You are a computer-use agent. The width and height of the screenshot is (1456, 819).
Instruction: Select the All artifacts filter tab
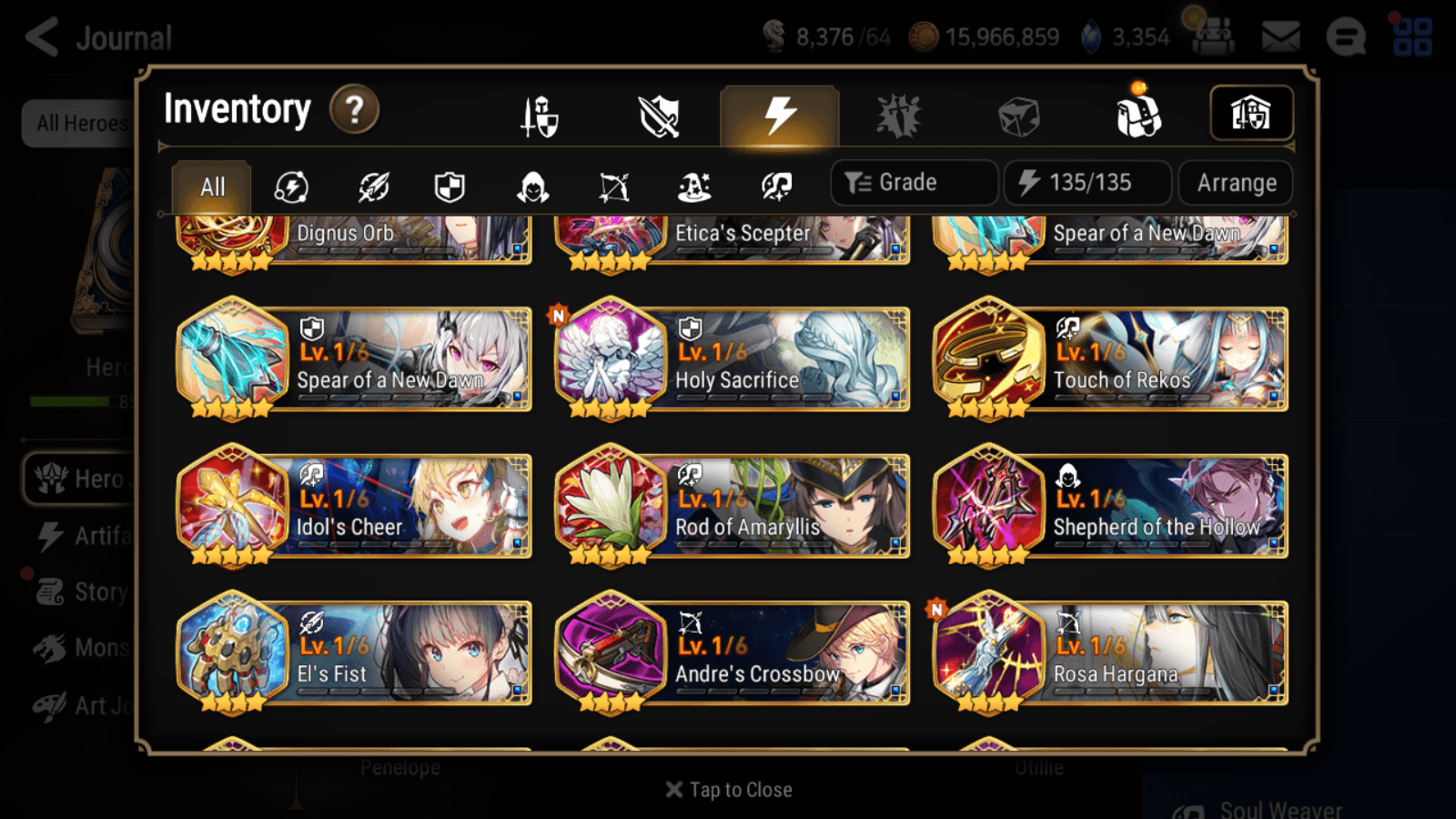point(212,187)
